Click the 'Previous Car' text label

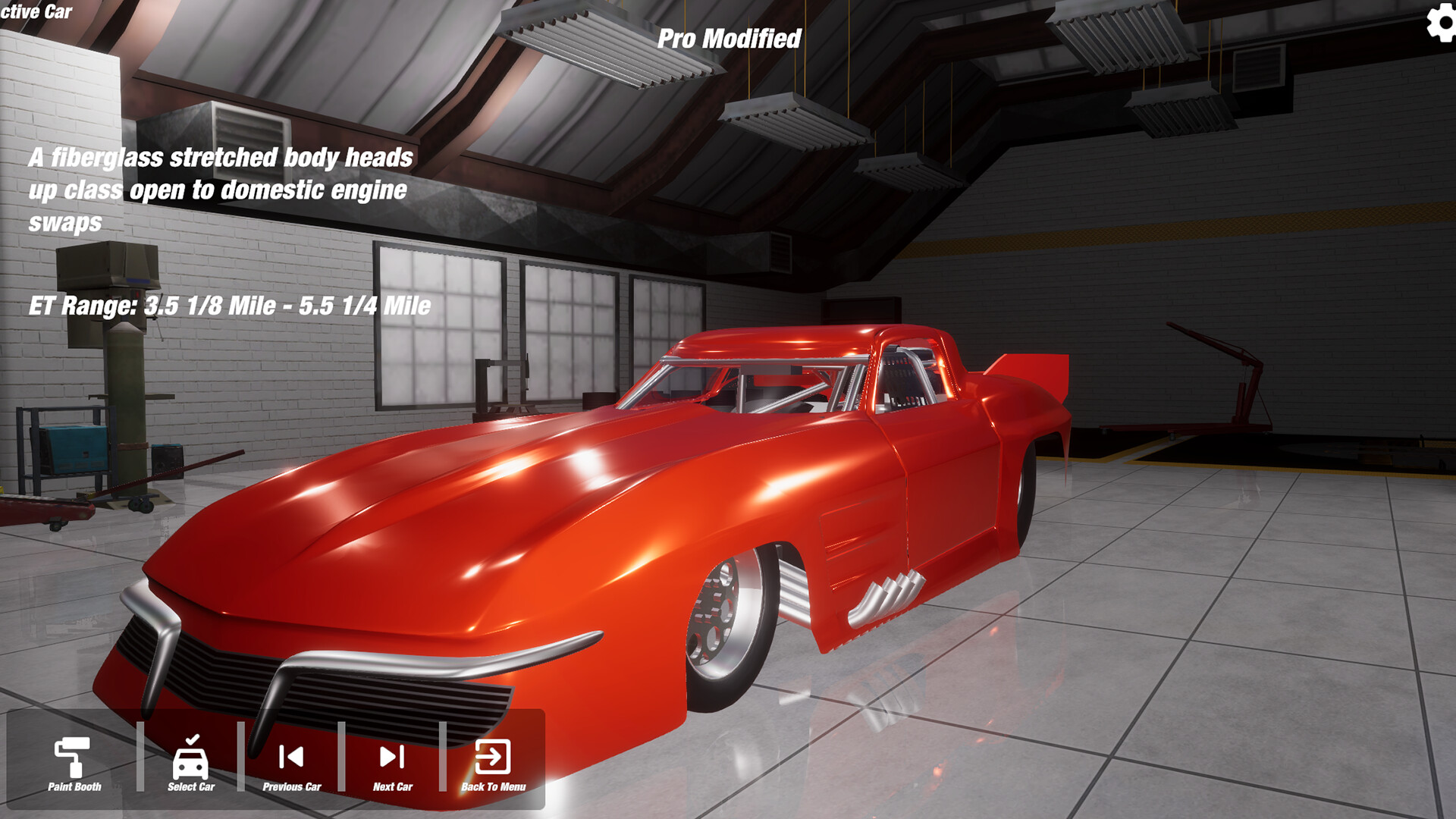coord(292,787)
